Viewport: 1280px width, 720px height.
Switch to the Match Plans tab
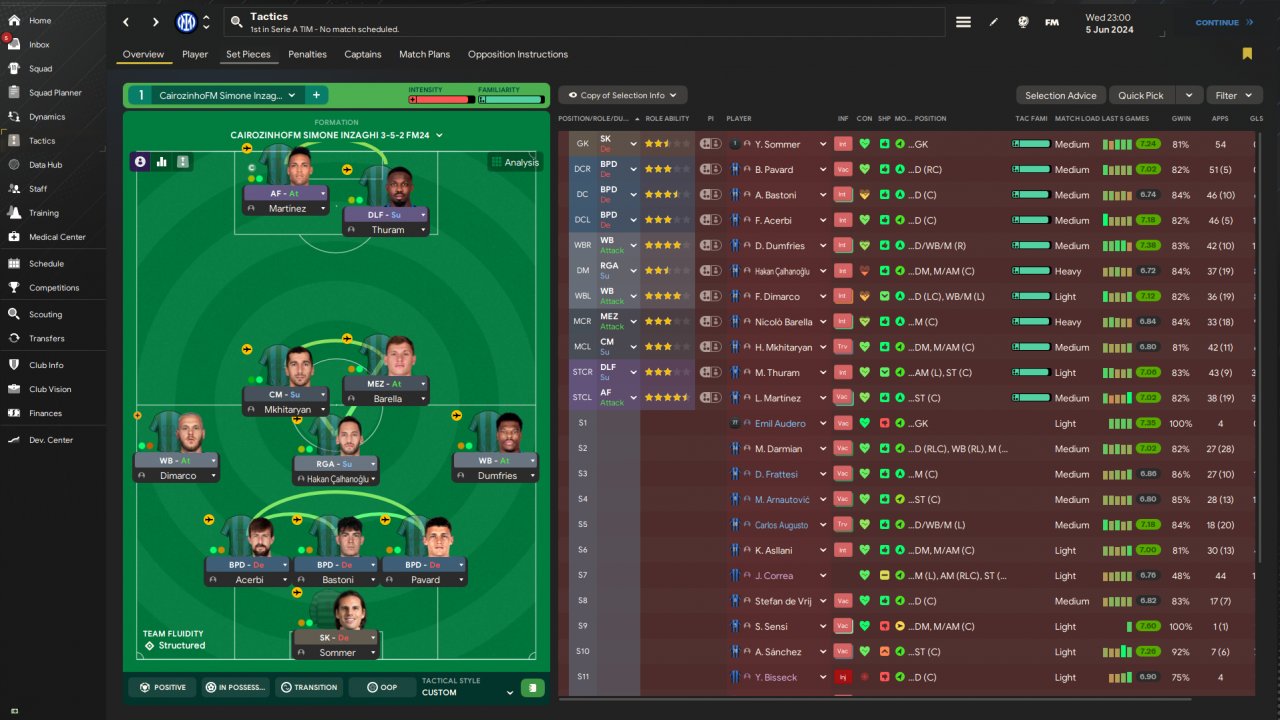click(424, 54)
